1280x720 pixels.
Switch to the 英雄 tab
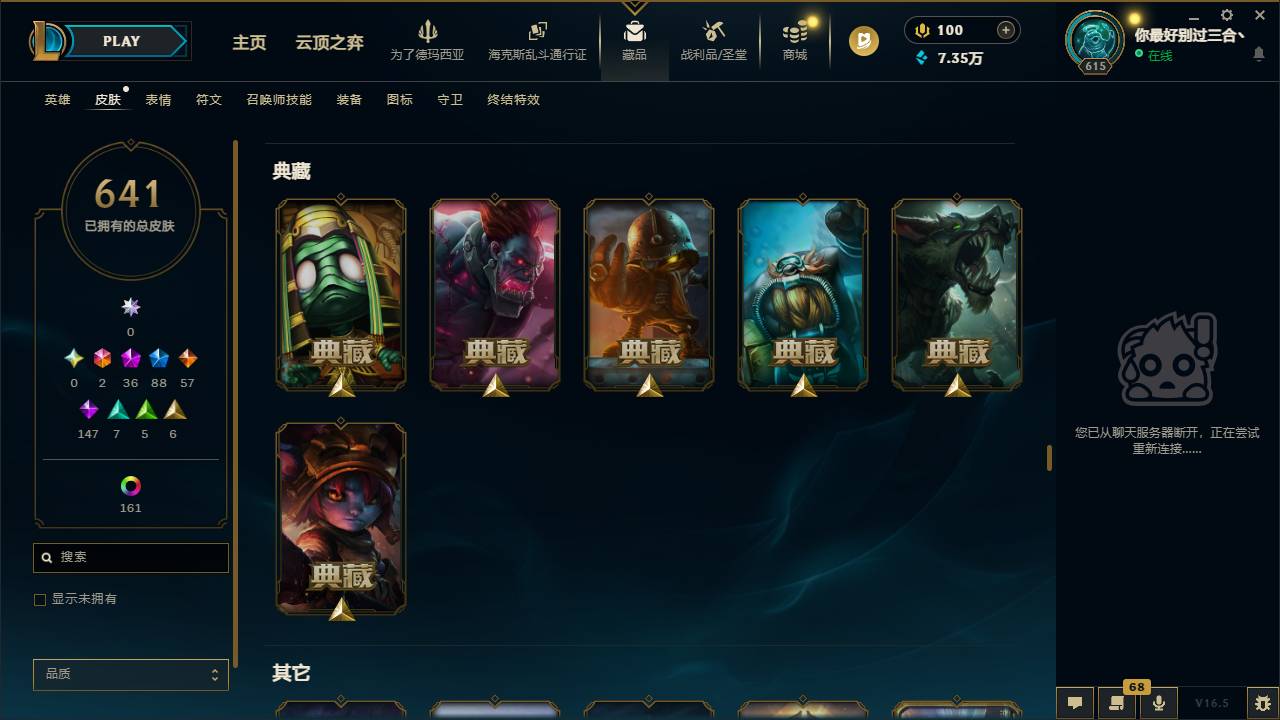[x=56, y=100]
